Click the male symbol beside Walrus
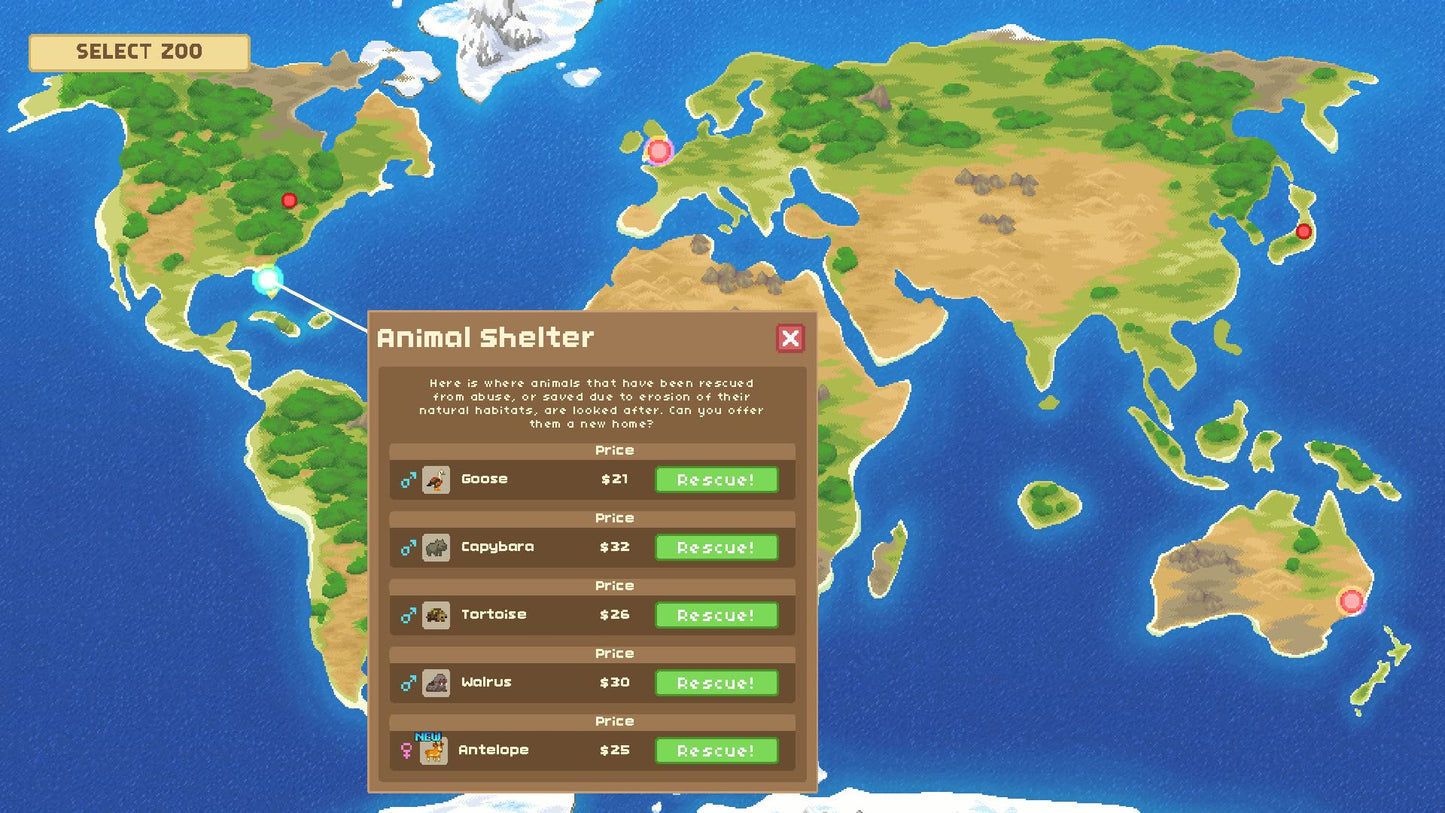Image resolution: width=1445 pixels, height=813 pixels. (x=406, y=683)
